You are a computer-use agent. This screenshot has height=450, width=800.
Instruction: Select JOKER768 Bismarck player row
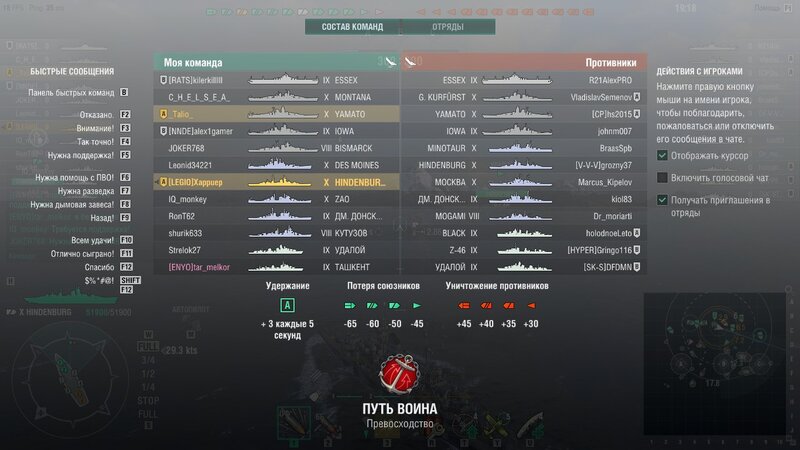click(x=276, y=149)
